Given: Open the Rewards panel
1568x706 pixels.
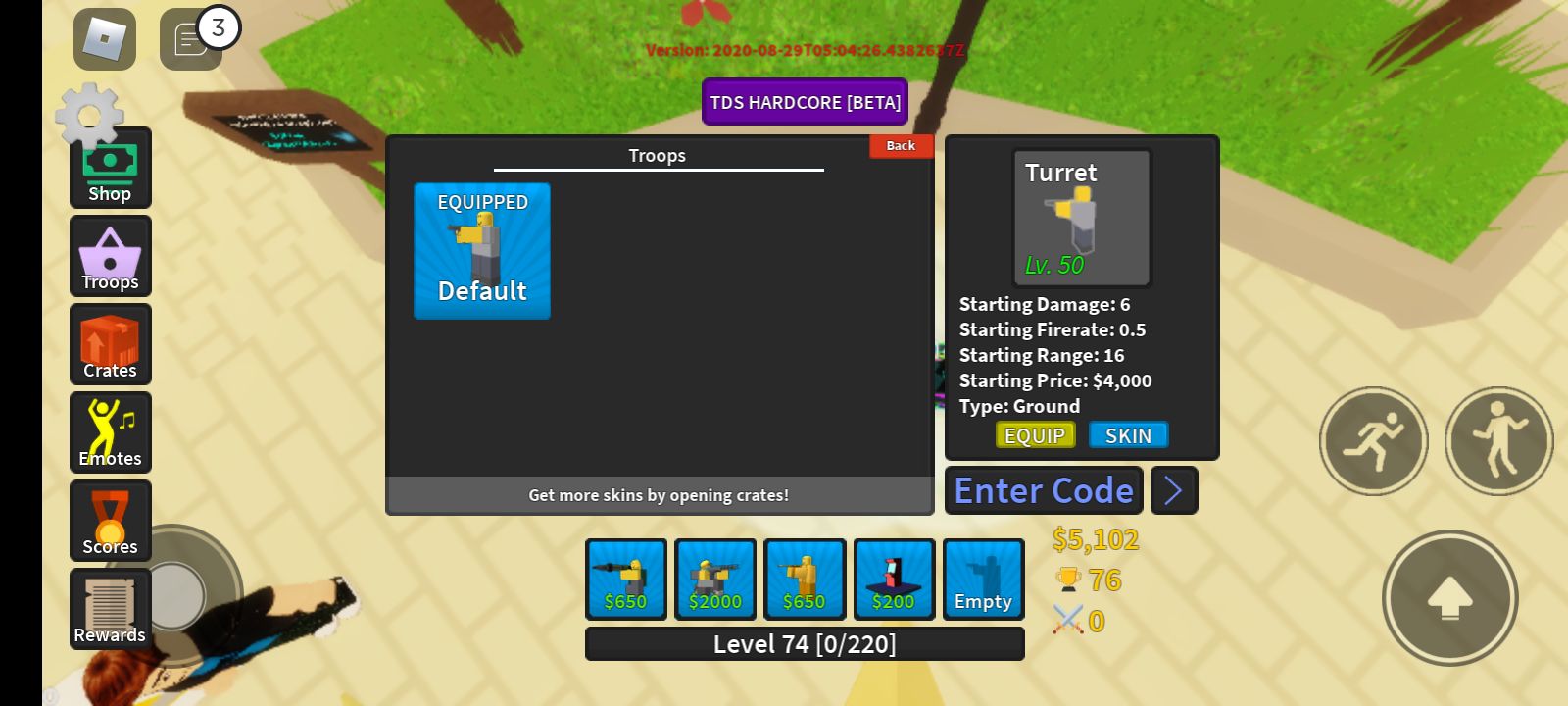Looking at the screenshot, I should (110, 608).
